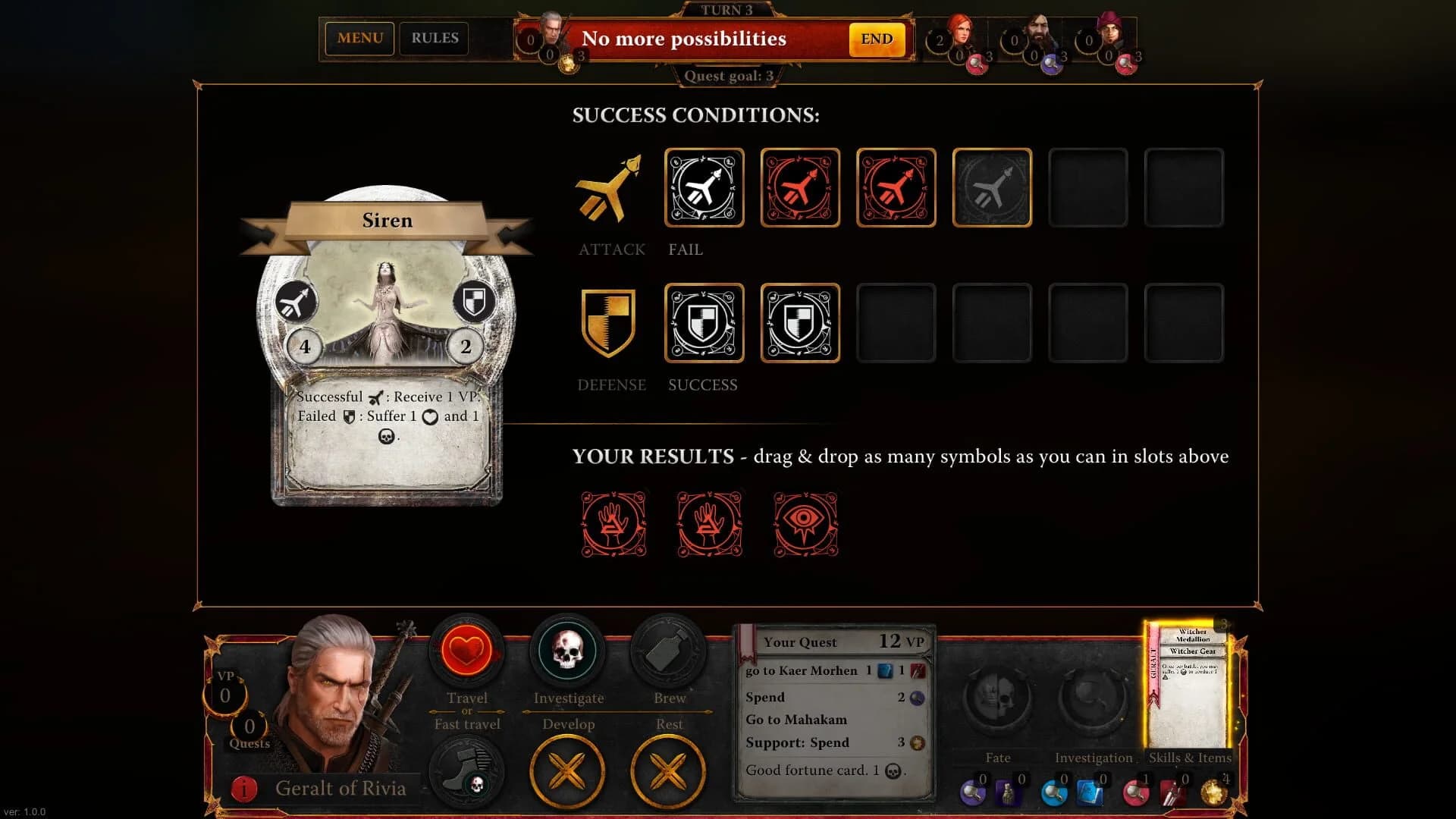Viewport: 1456px width, 819px height.
Task: Open the RULES screen
Action: tap(434, 38)
